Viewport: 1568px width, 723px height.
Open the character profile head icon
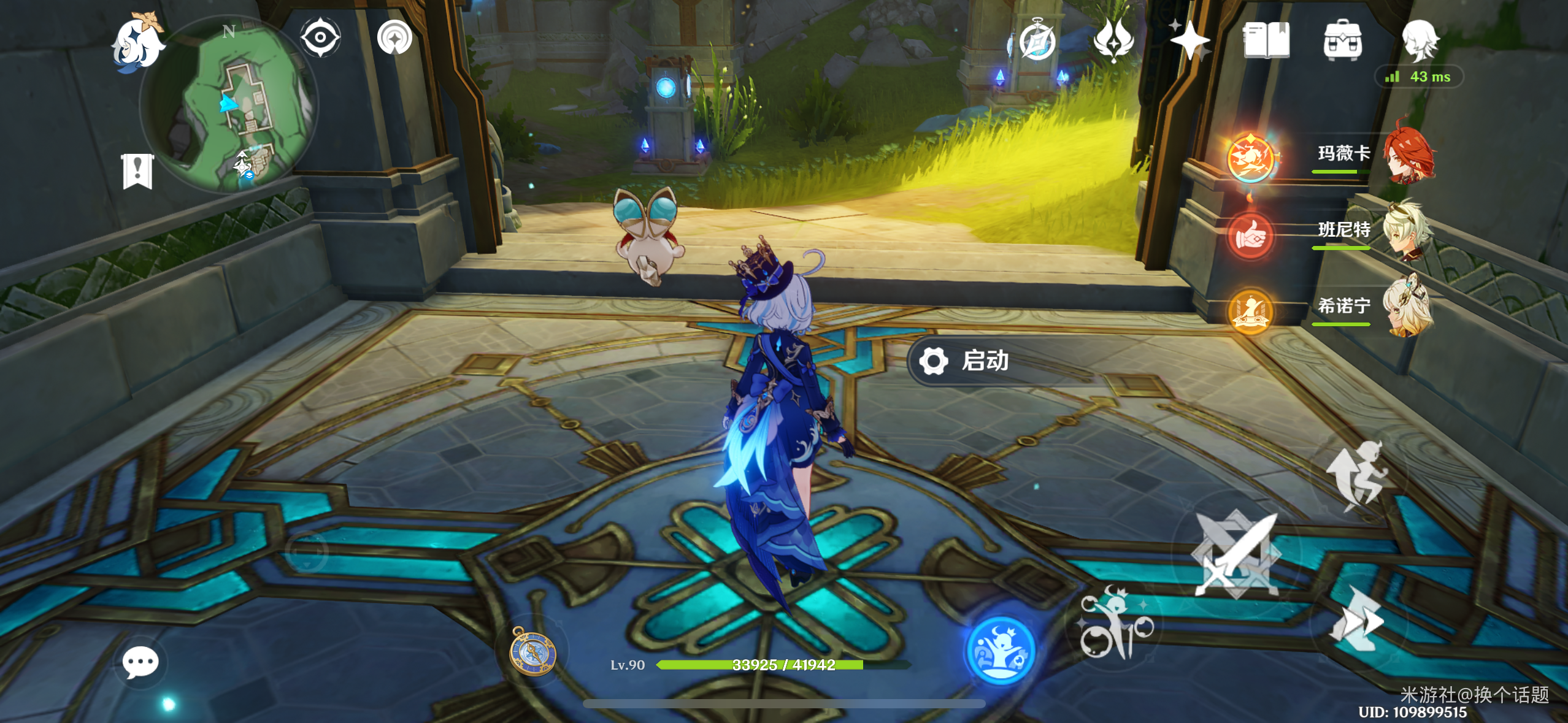[x=1420, y=40]
